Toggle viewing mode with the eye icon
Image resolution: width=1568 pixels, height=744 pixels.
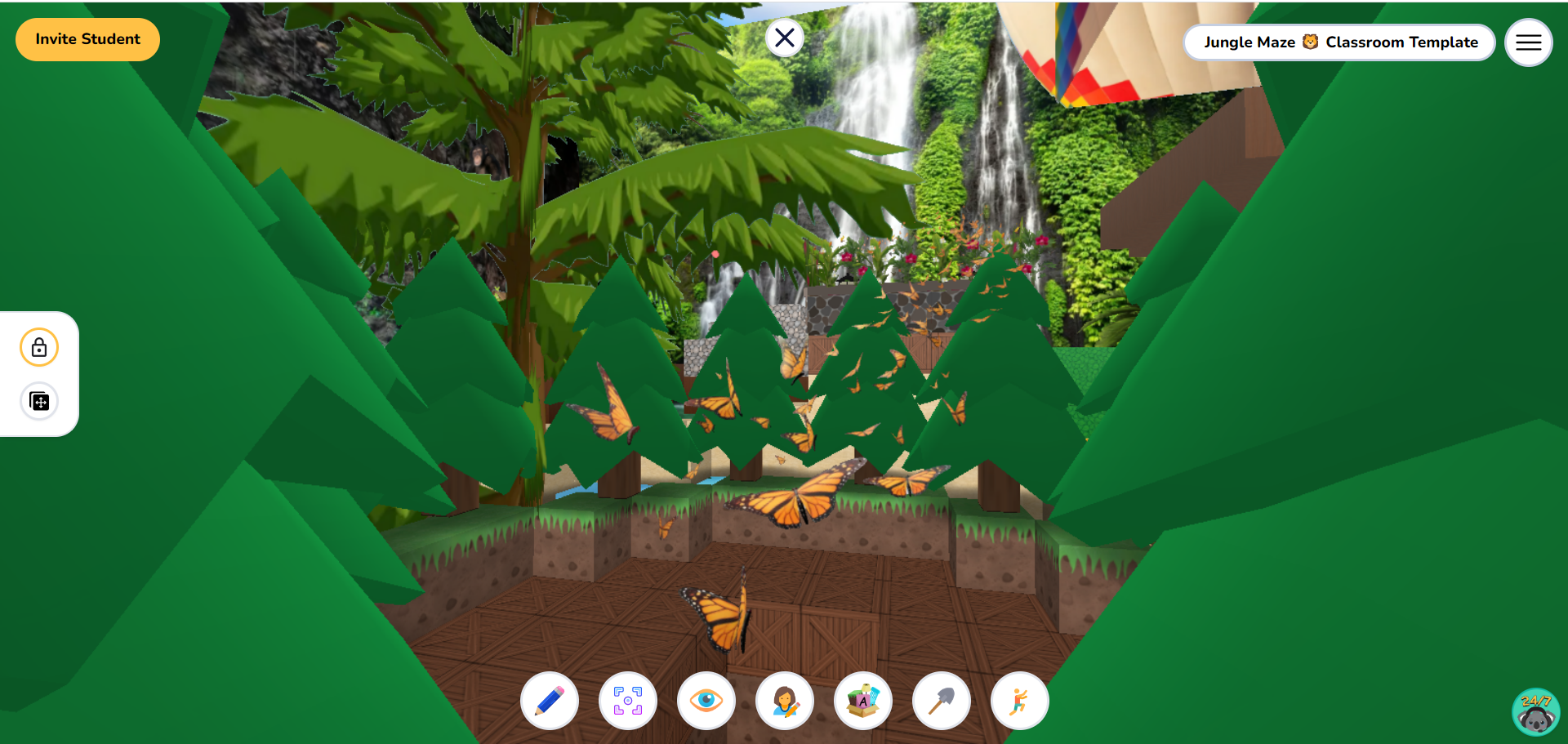click(x=706, y=701)
